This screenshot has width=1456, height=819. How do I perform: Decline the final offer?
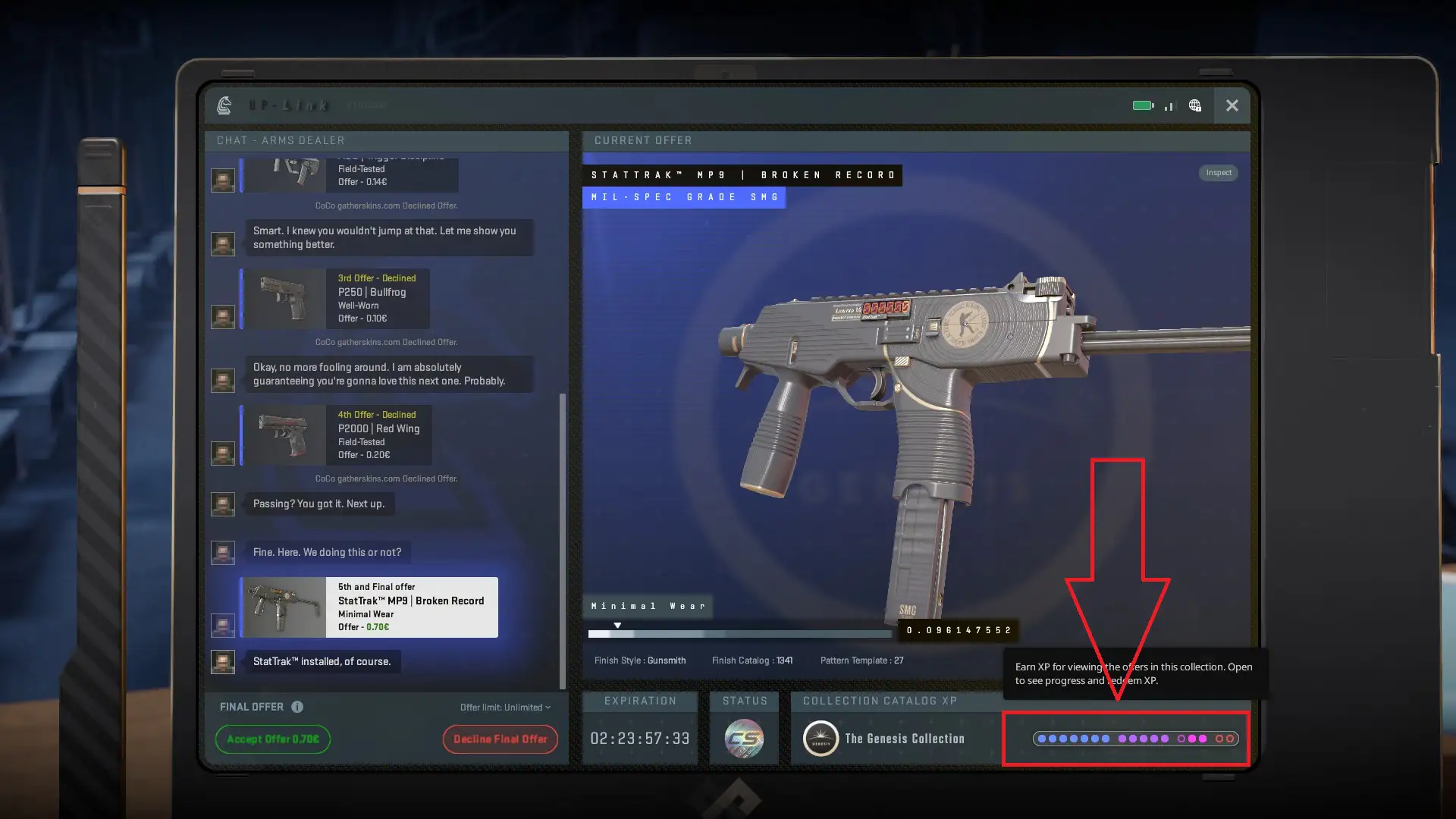pyautogui.click(x=500, y=739)
